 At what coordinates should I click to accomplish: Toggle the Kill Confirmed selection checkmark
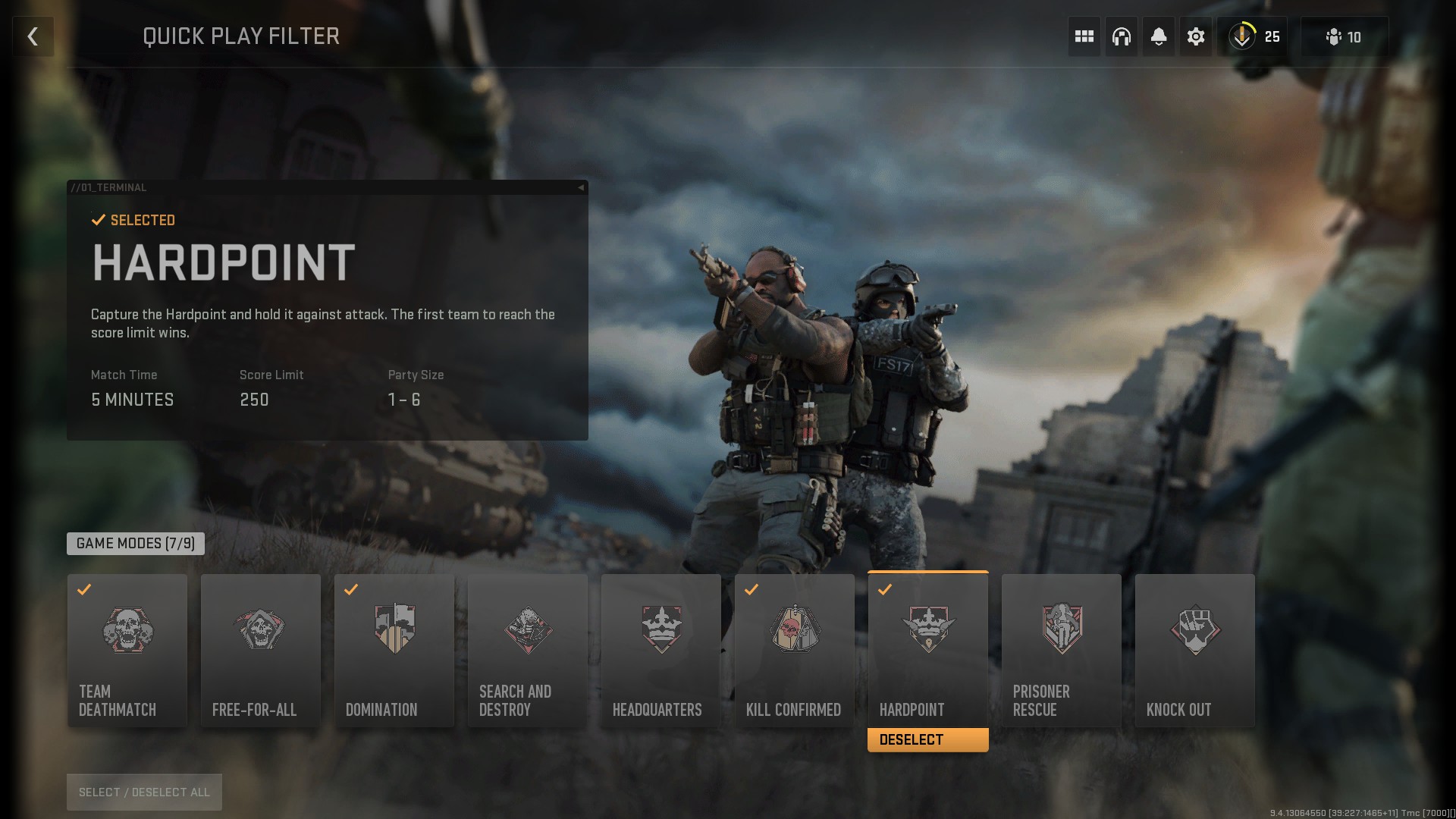(751, 589)
